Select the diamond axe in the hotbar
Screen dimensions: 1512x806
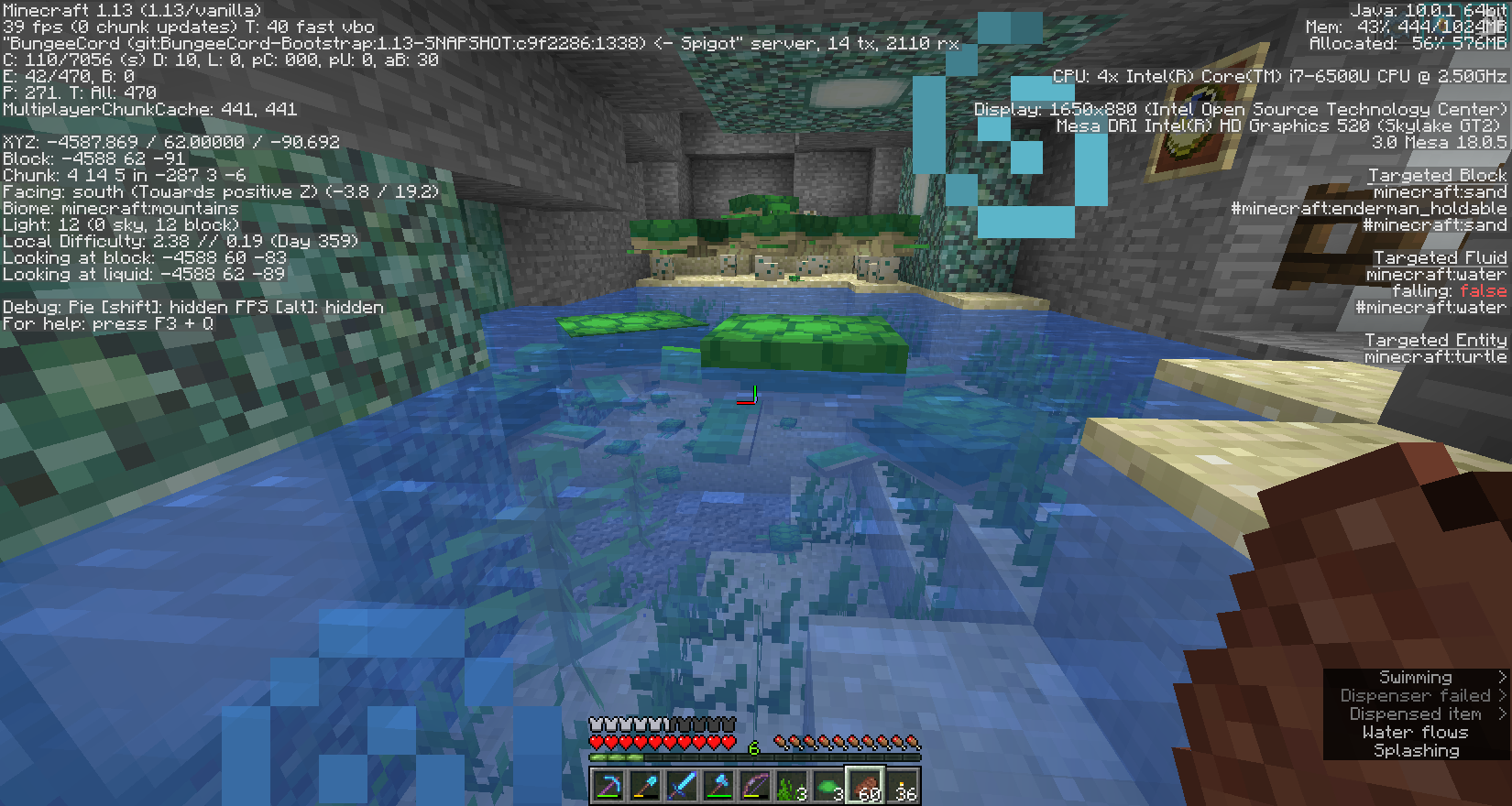[x=720, y=785]
